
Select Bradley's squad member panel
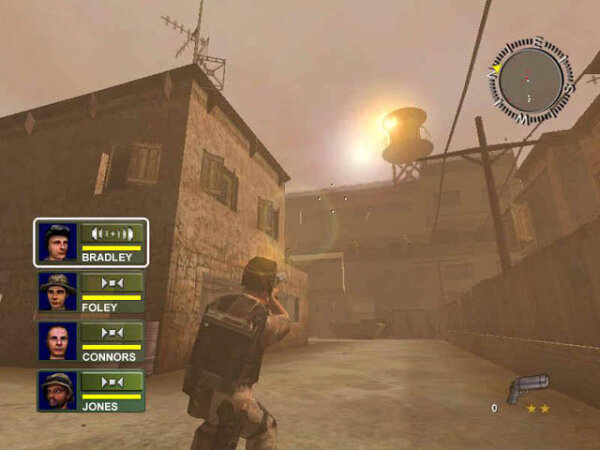coord(91,242)
